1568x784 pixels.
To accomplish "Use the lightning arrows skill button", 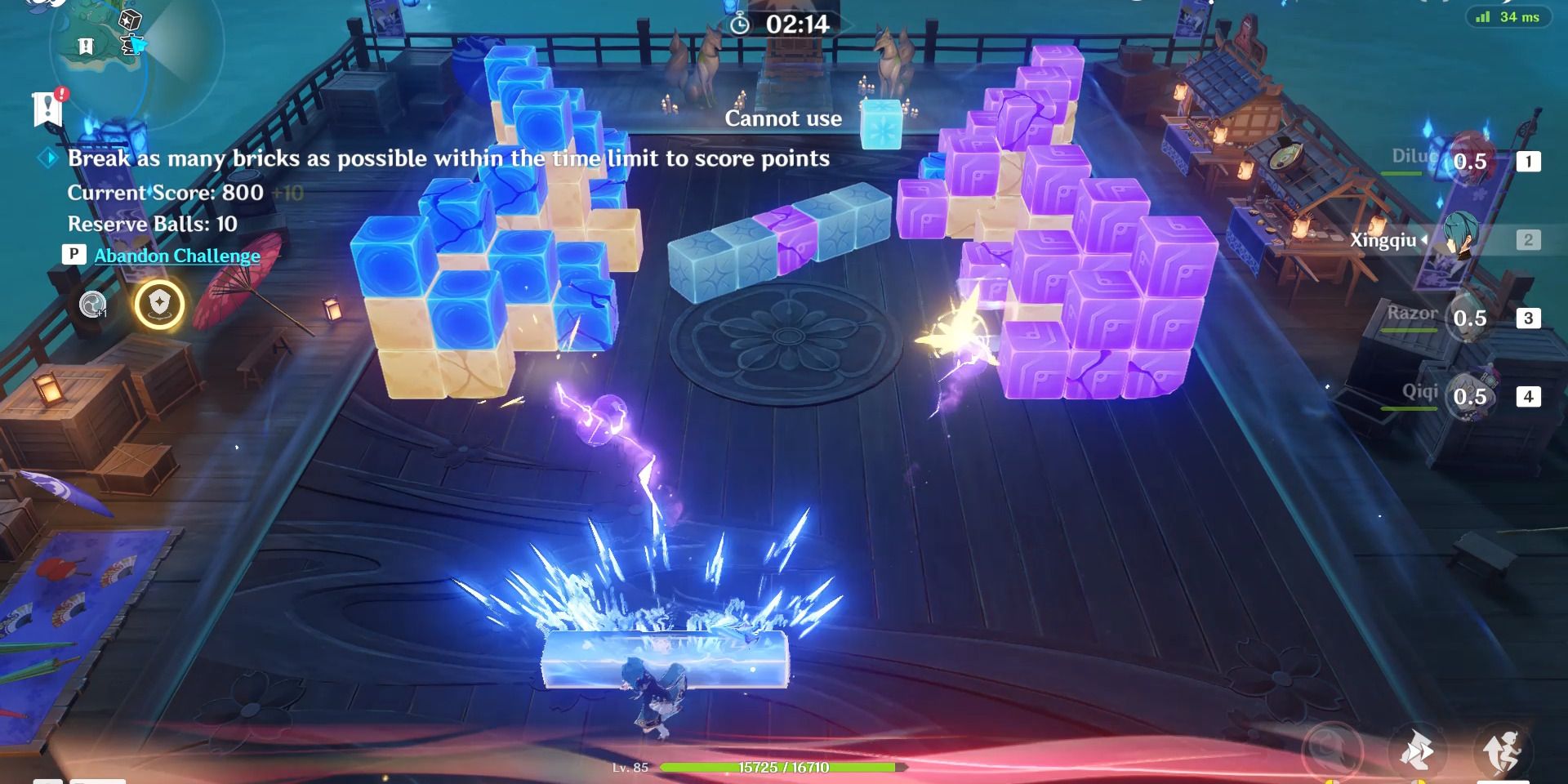I will 1416,751.
